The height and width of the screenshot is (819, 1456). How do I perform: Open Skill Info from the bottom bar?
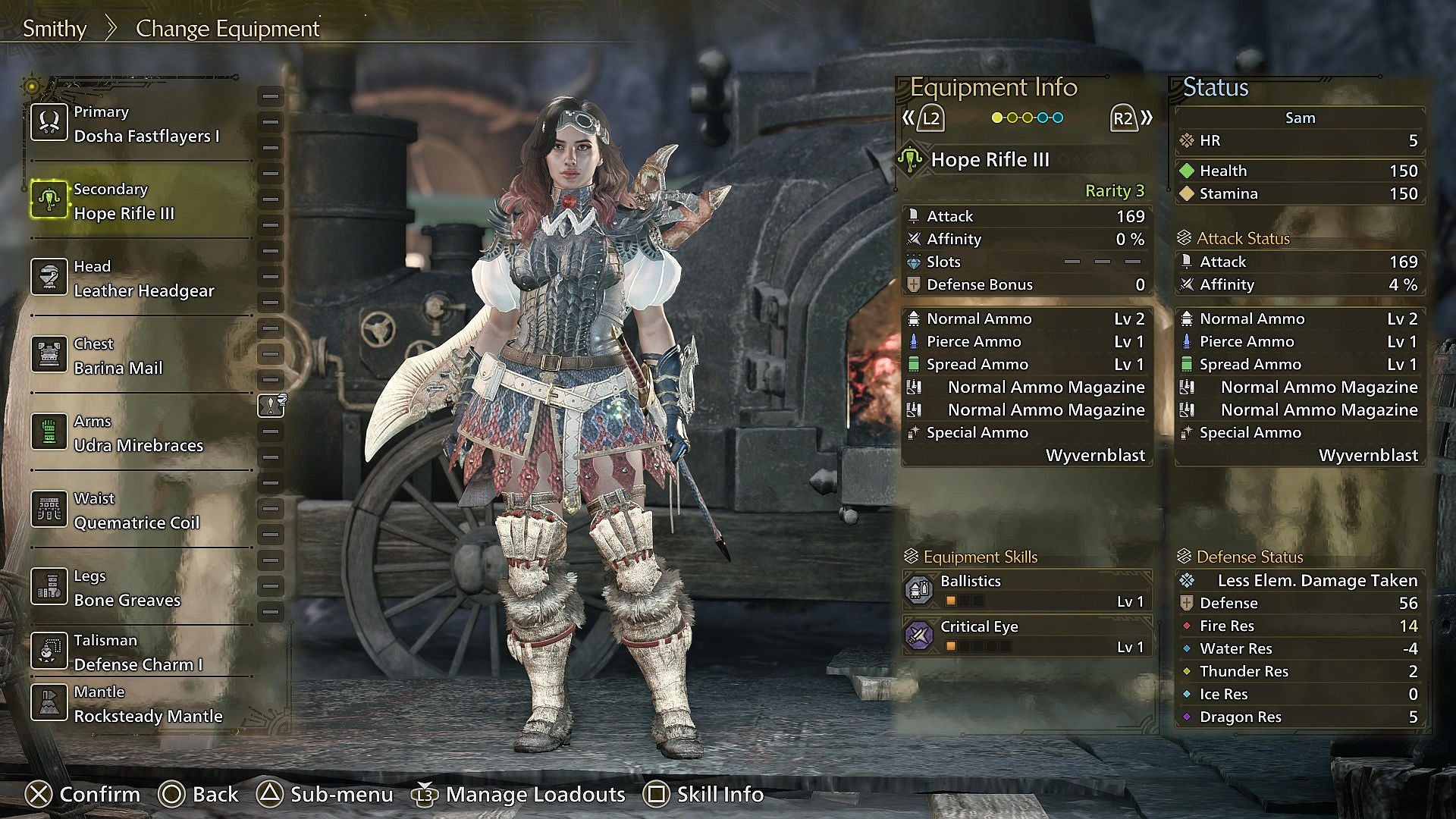click(x=704, y=795)
